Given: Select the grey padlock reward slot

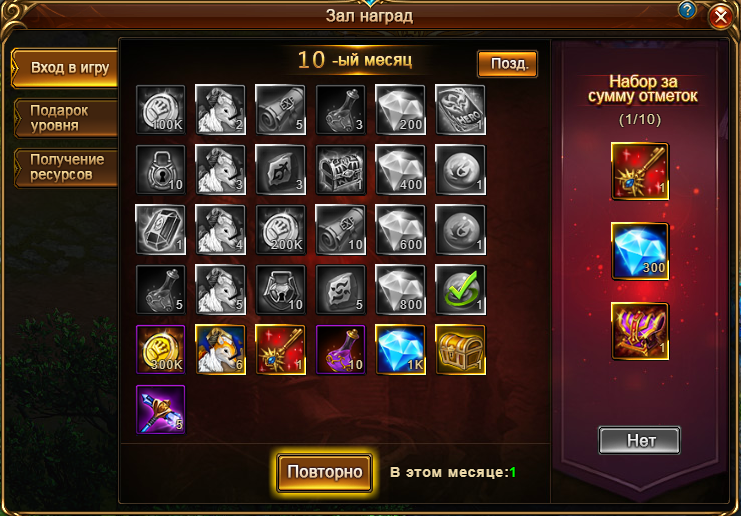Looking at the screenshot, I should [160, 169].
